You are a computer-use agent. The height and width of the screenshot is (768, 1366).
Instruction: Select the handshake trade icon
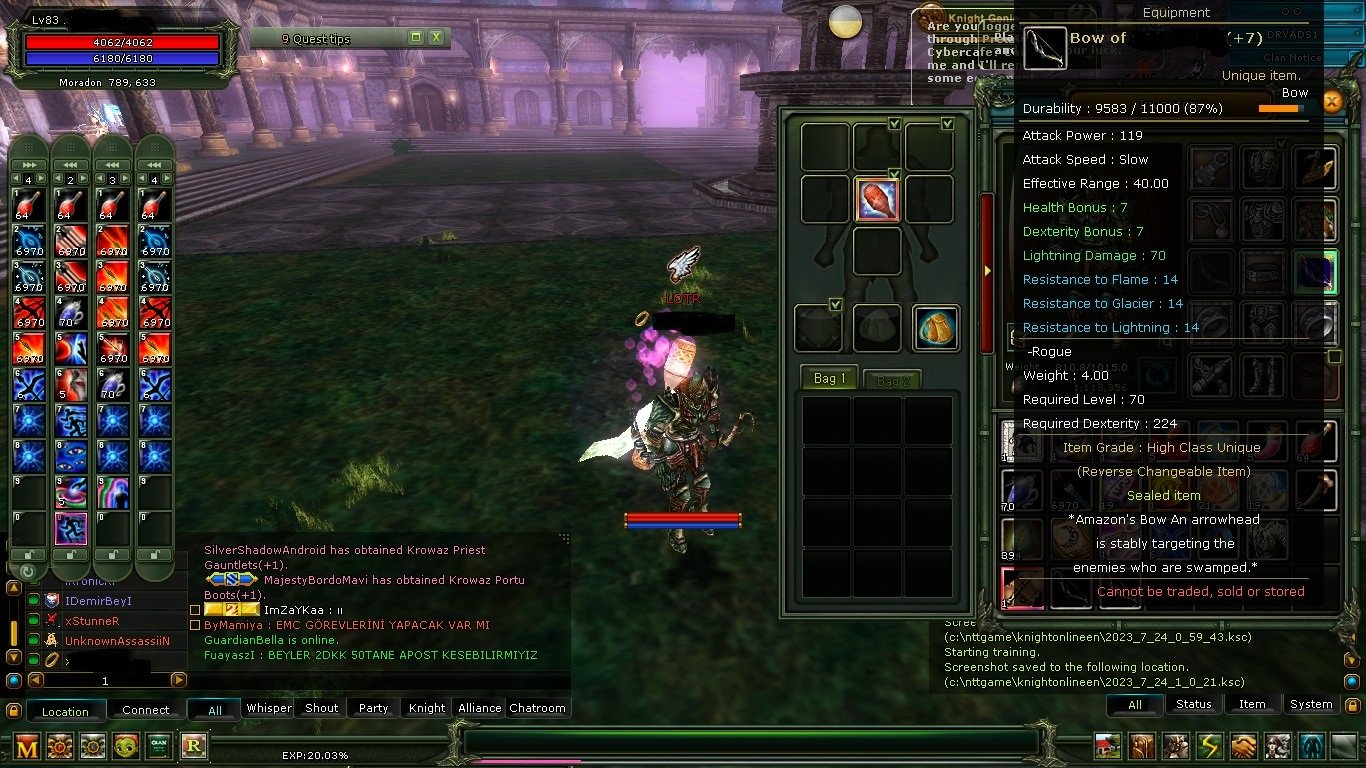tap(1243, 747)
